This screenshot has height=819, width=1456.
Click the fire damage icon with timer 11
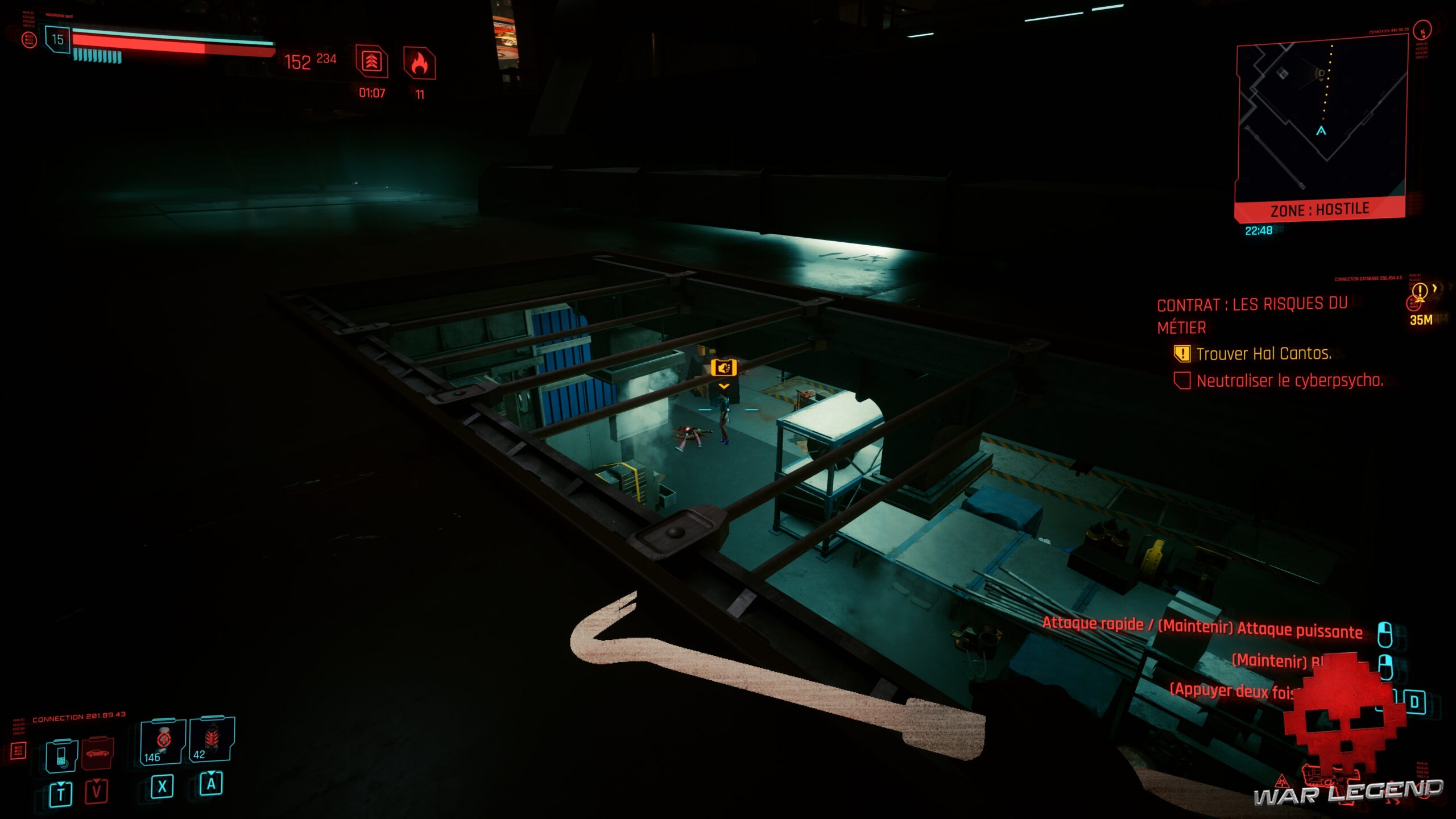click(x=420, y=63)
